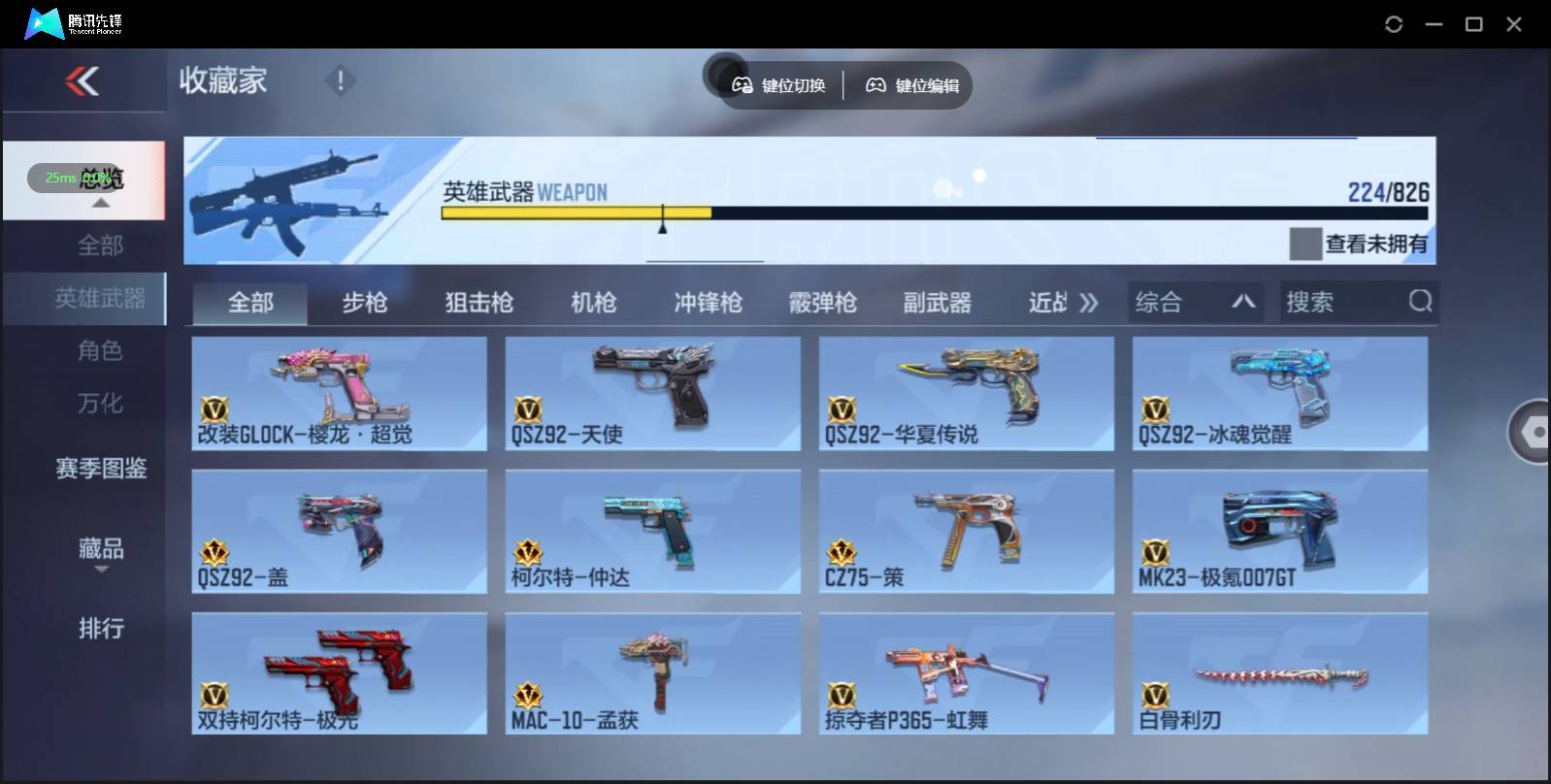1551x784 pixels.
Task: Switch to the 步枪 tab
Action: tap(365, 302)
